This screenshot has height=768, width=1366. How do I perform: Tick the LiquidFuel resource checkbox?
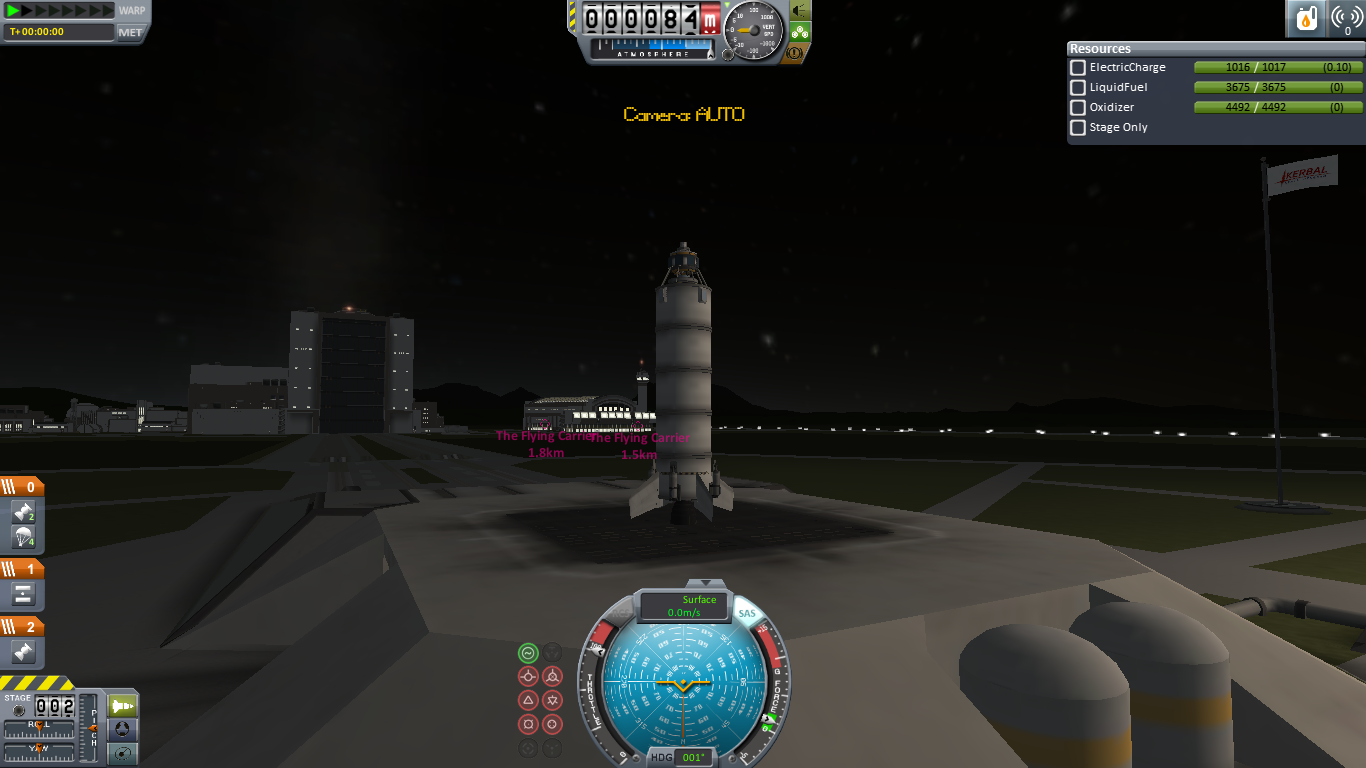(1078, 88)
